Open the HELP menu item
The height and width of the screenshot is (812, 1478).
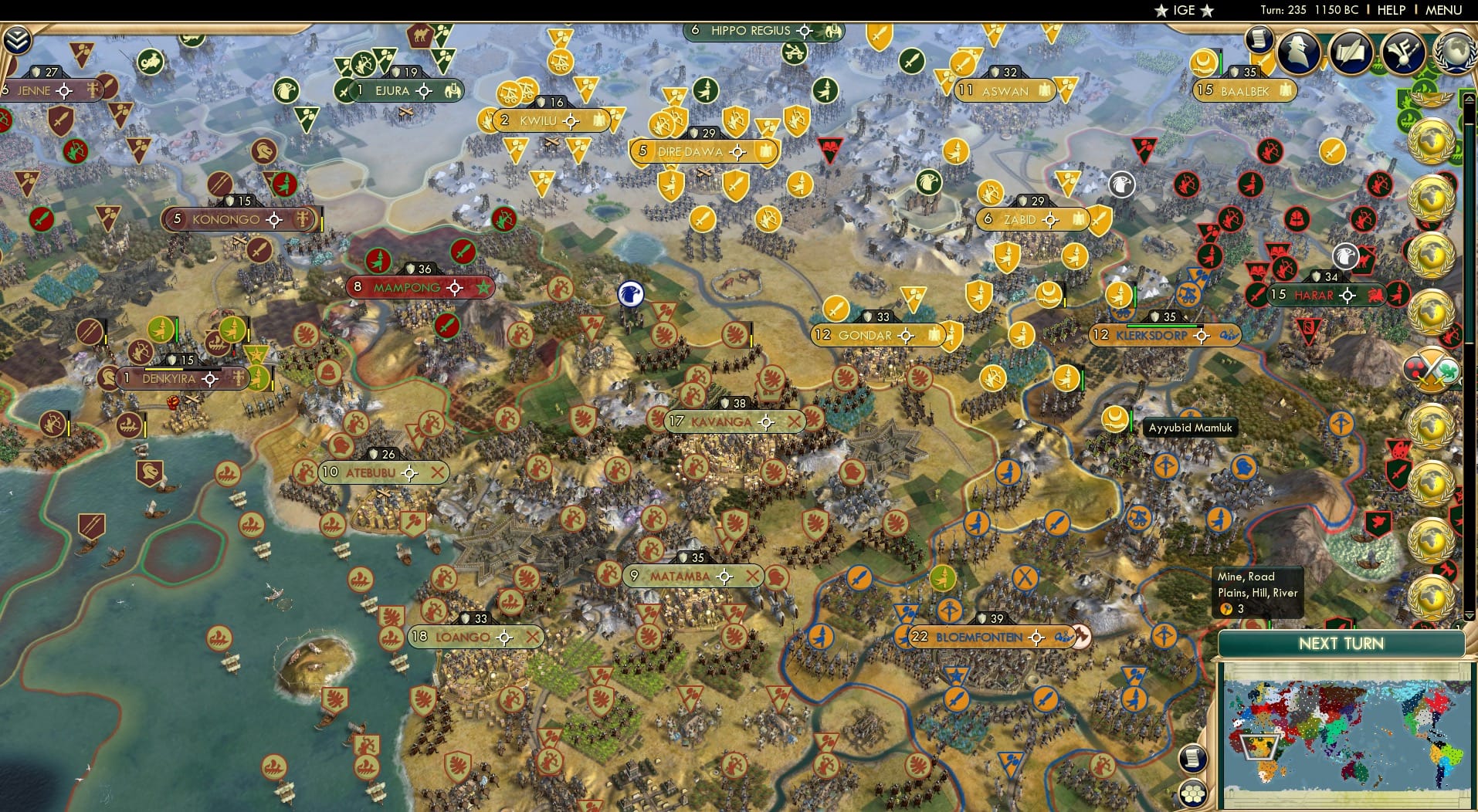point(1391,10)
